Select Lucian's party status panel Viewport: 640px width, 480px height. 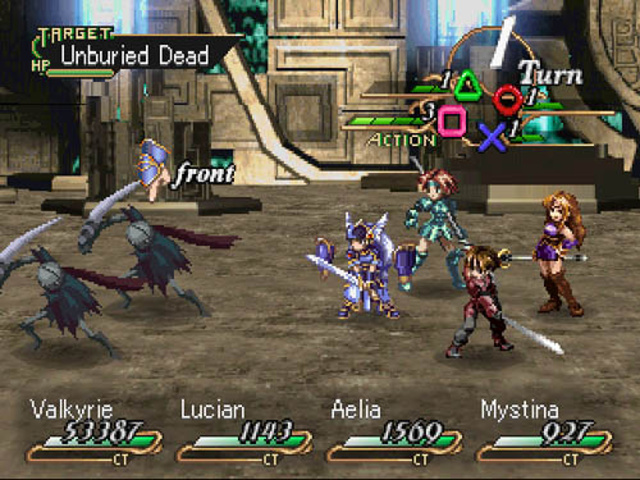pyautogui.click(x=243, y=433)
